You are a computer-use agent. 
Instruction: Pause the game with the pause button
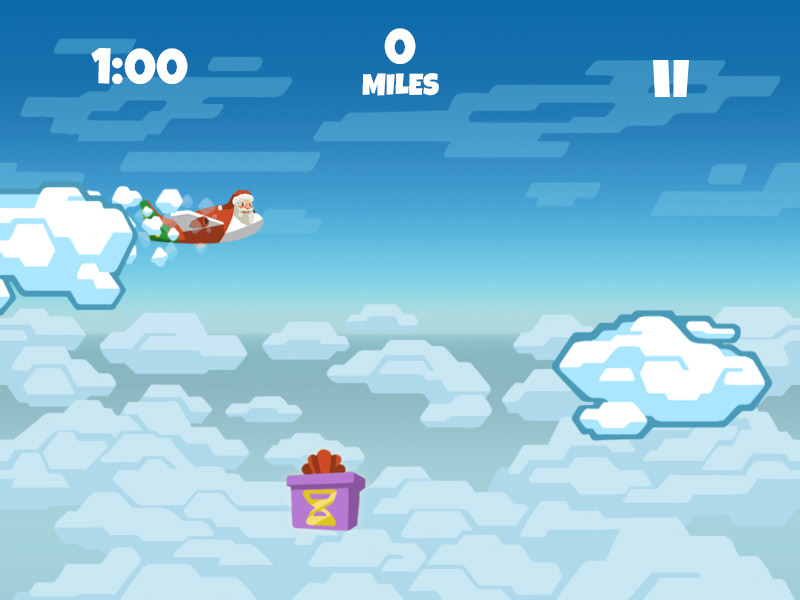[670, 79]
